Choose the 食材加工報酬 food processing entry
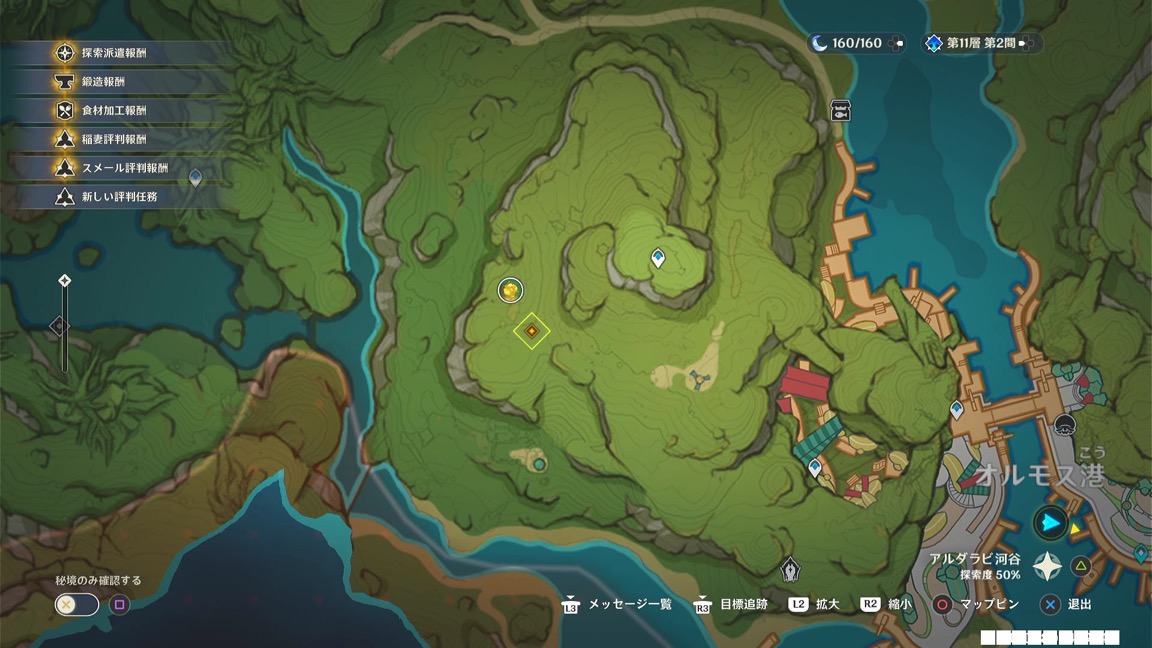1152x648 pixels. [x=113, y=111]
